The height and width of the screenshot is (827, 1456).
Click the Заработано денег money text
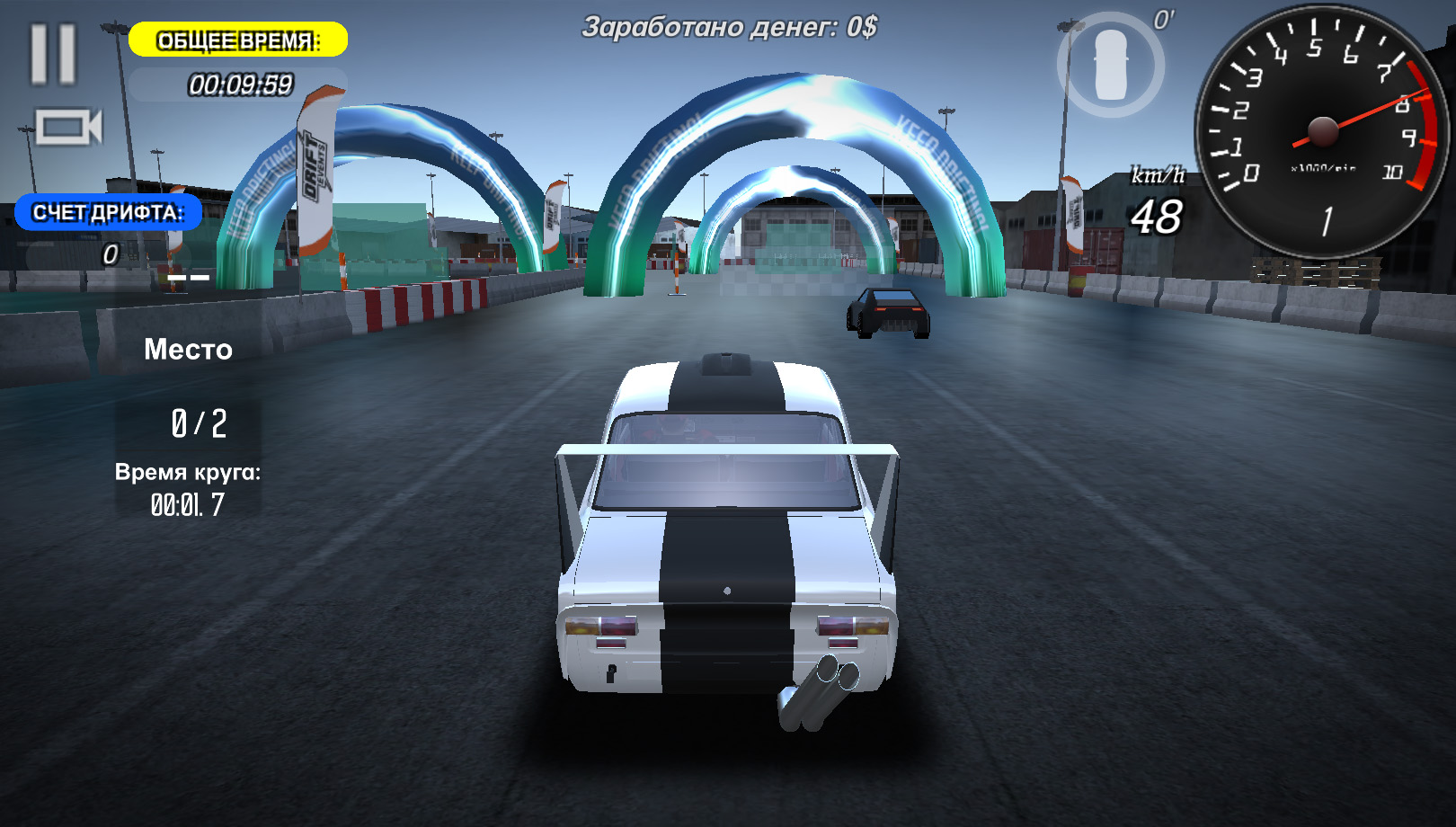(x=728, y=25)
